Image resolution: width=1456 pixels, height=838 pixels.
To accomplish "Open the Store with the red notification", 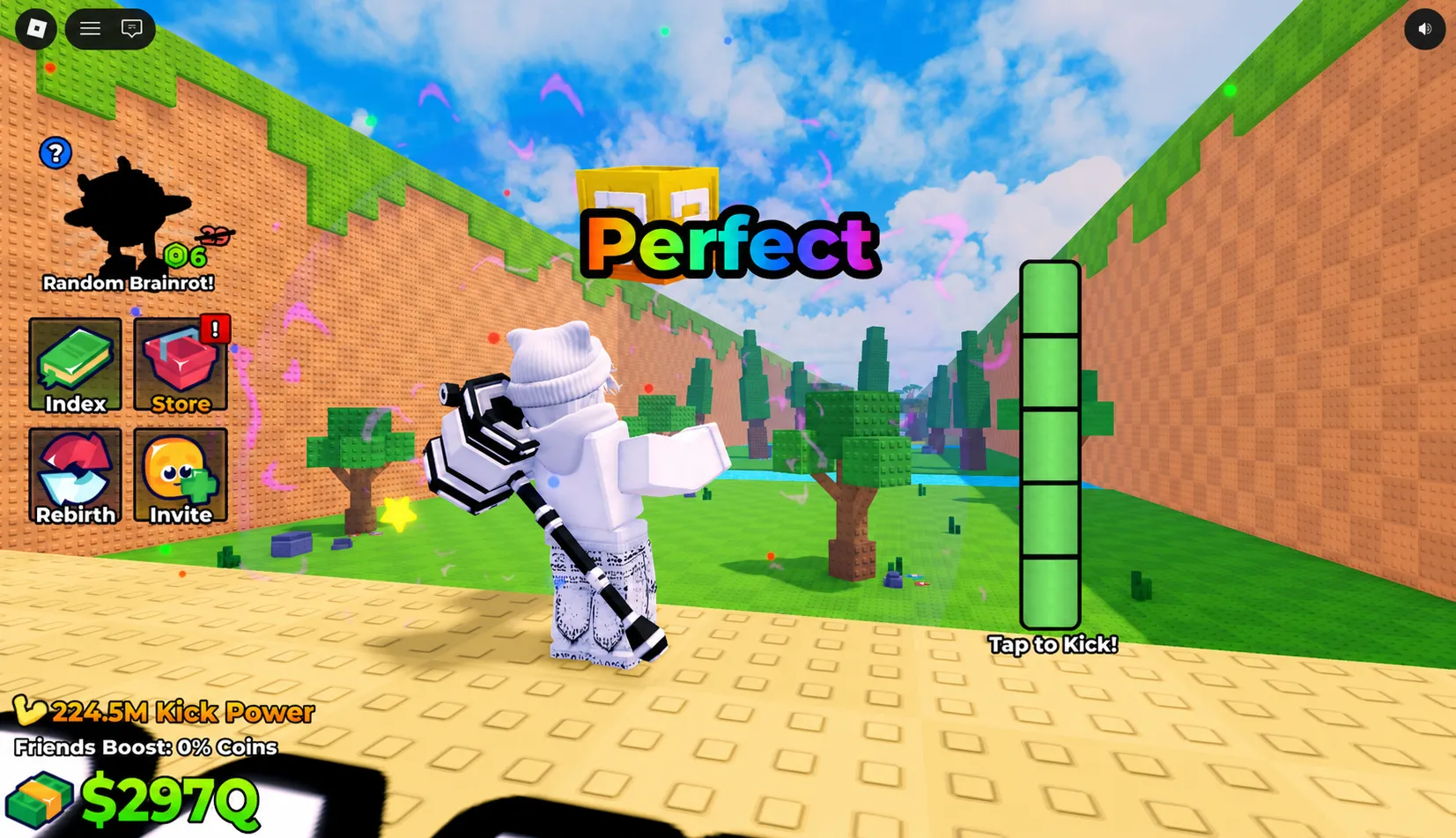I will (x=180, y=366).
